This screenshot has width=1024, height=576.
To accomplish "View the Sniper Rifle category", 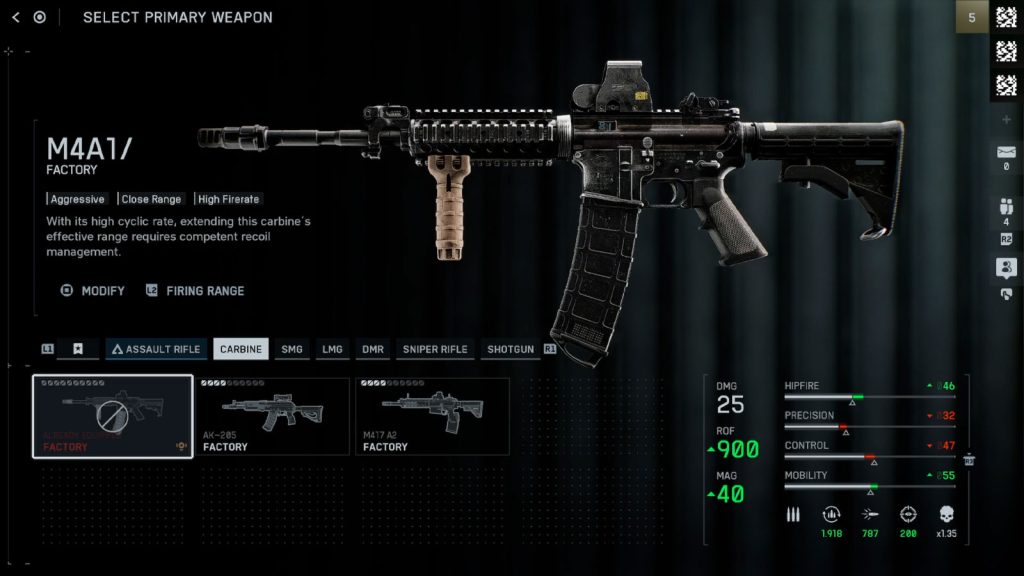I will coord(434,349).
